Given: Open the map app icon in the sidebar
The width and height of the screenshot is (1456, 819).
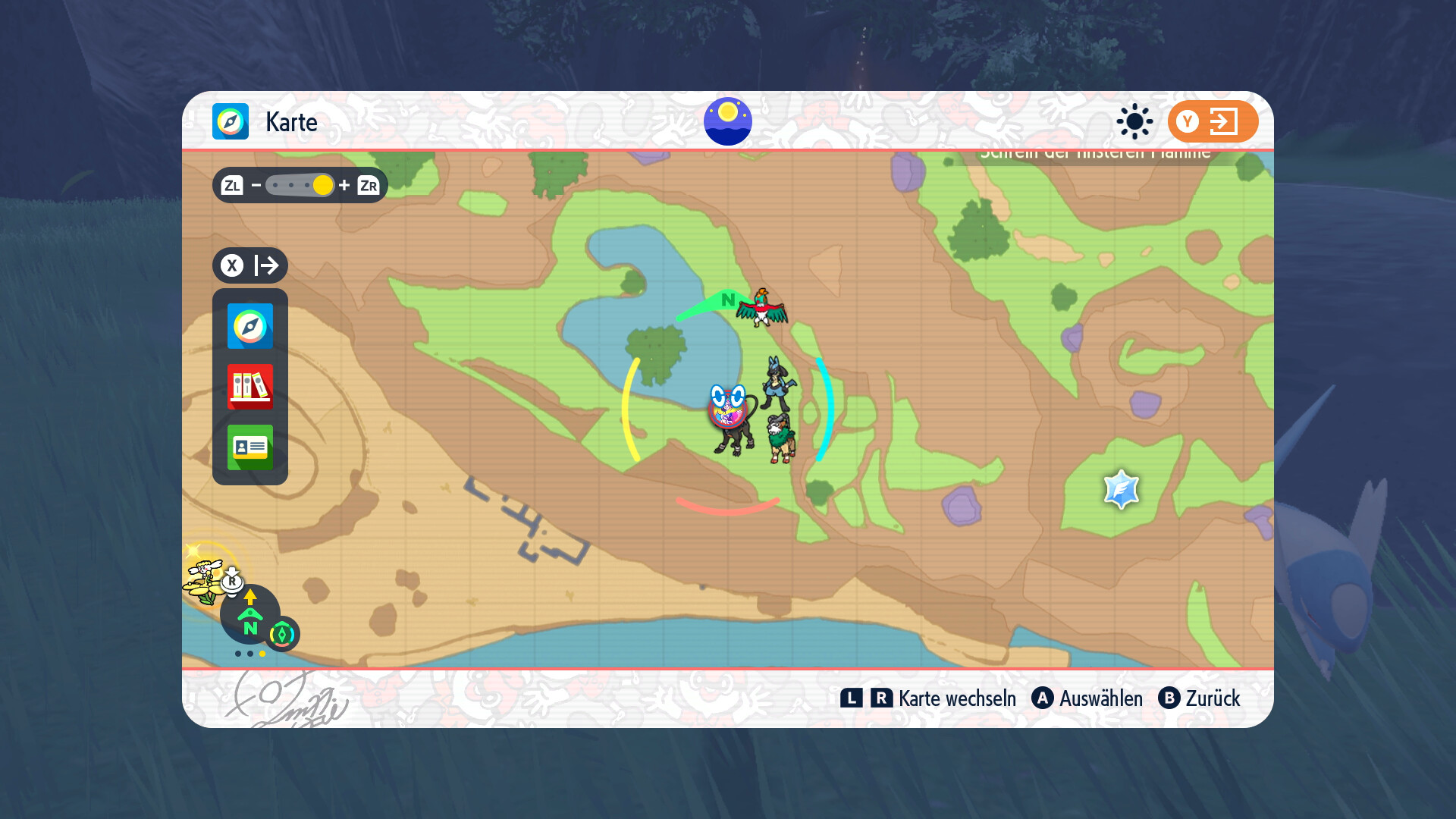Looking at the screenshot, I should pyautogui.click(x=250, y=326).
